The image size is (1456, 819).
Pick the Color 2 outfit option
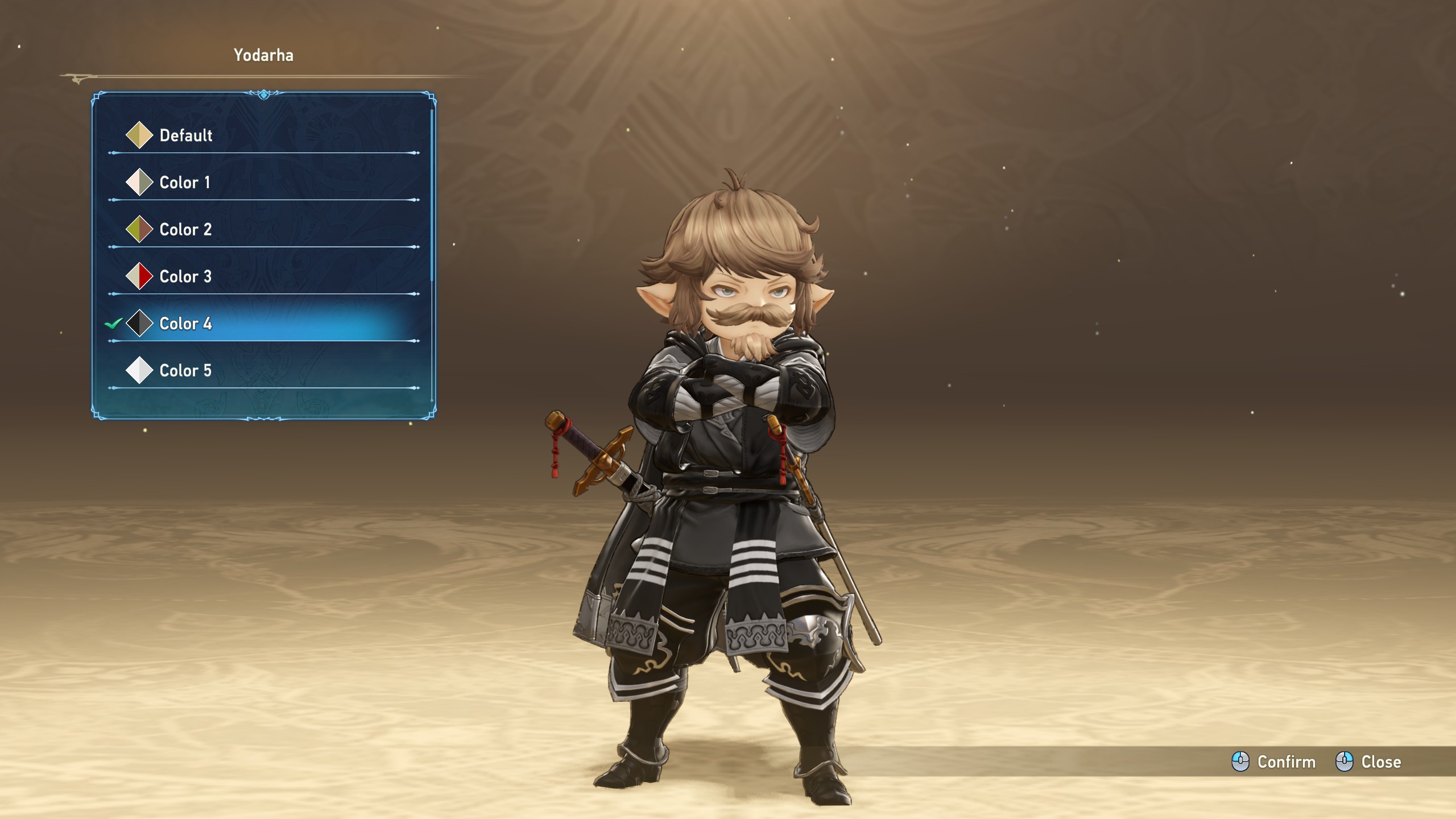click(x=185, y=230)
